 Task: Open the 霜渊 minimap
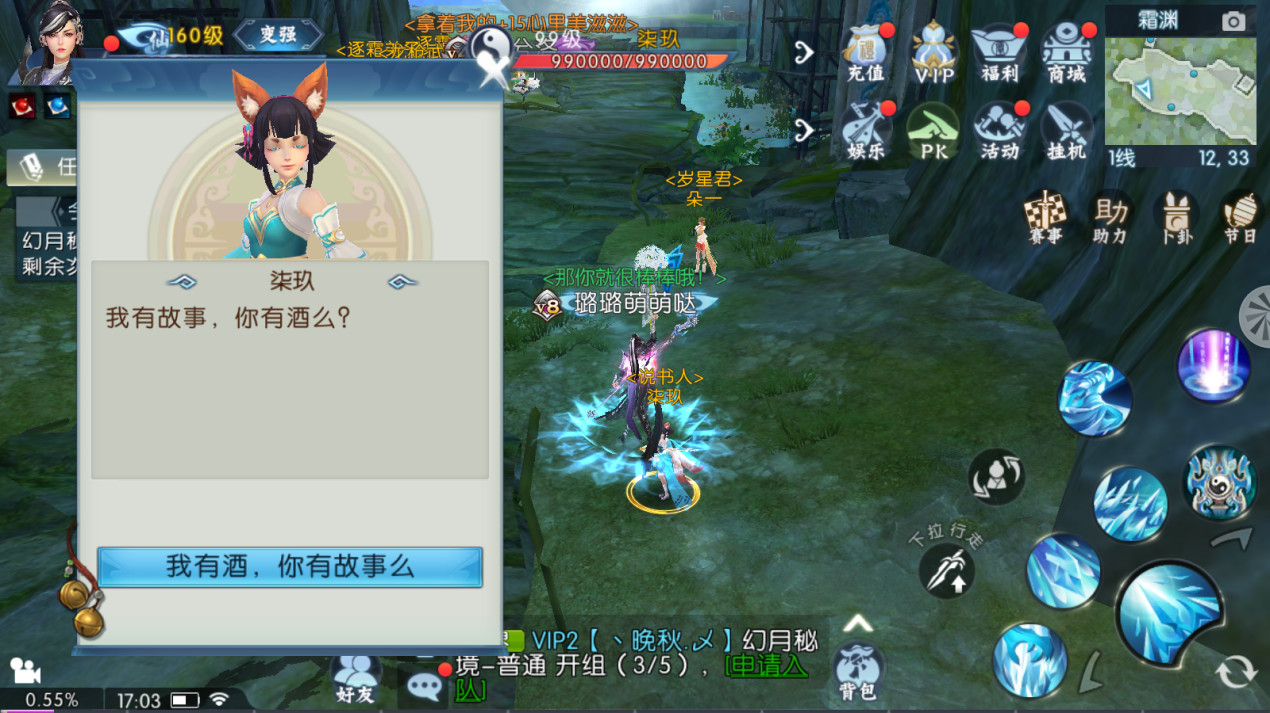[x=1180, y=92]
